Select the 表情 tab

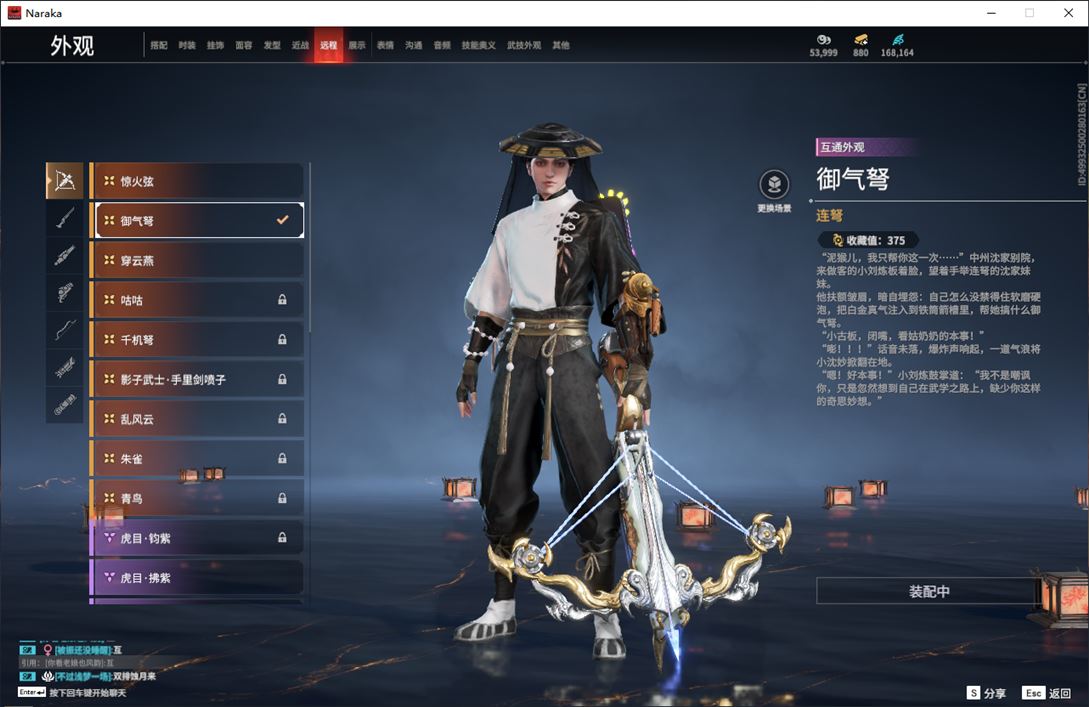385,45
